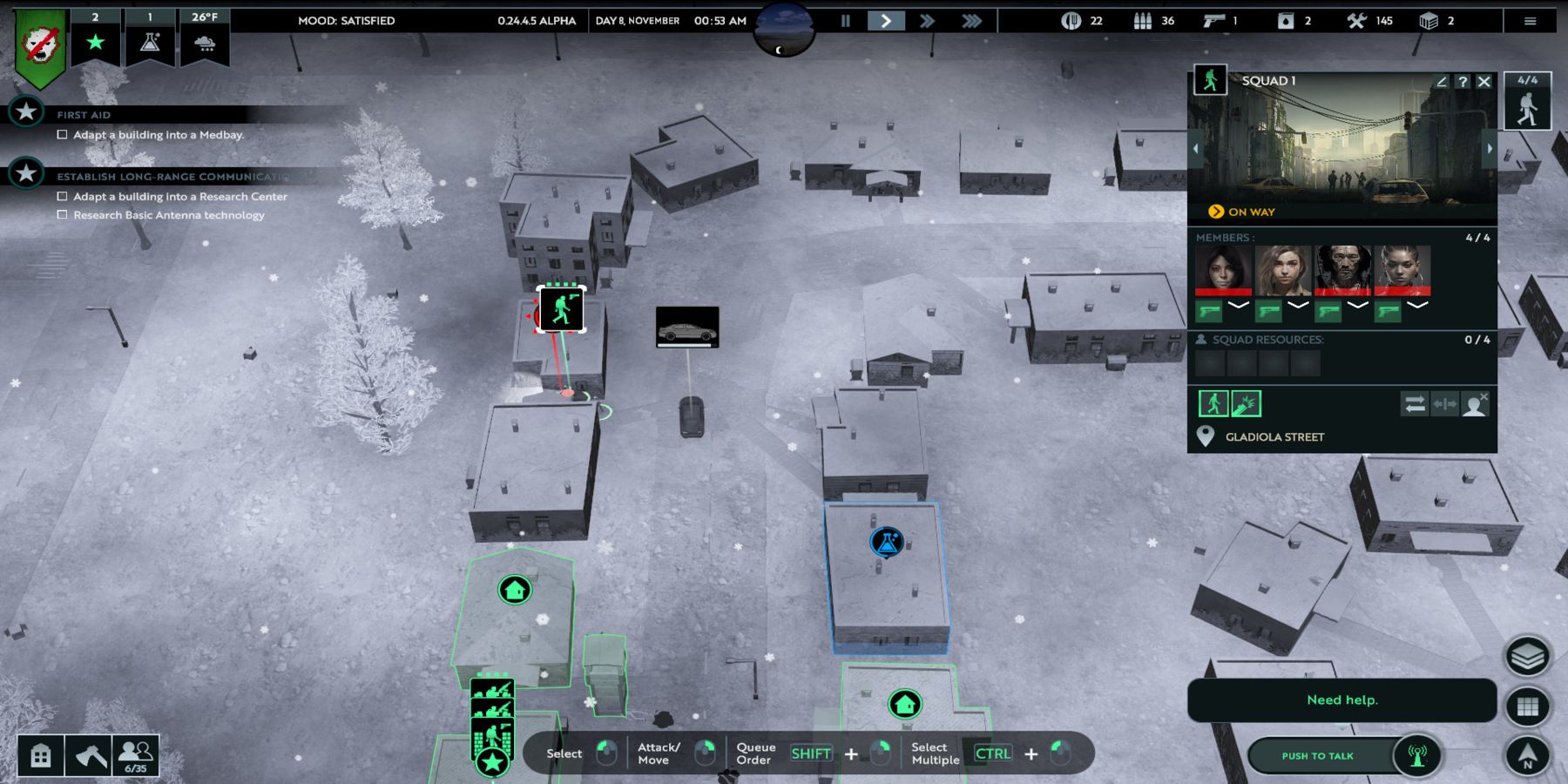The width and height of the screenshot is (1568, 784).
Task: Toggle the map layers overlay button
Action: click(1527, 657)
